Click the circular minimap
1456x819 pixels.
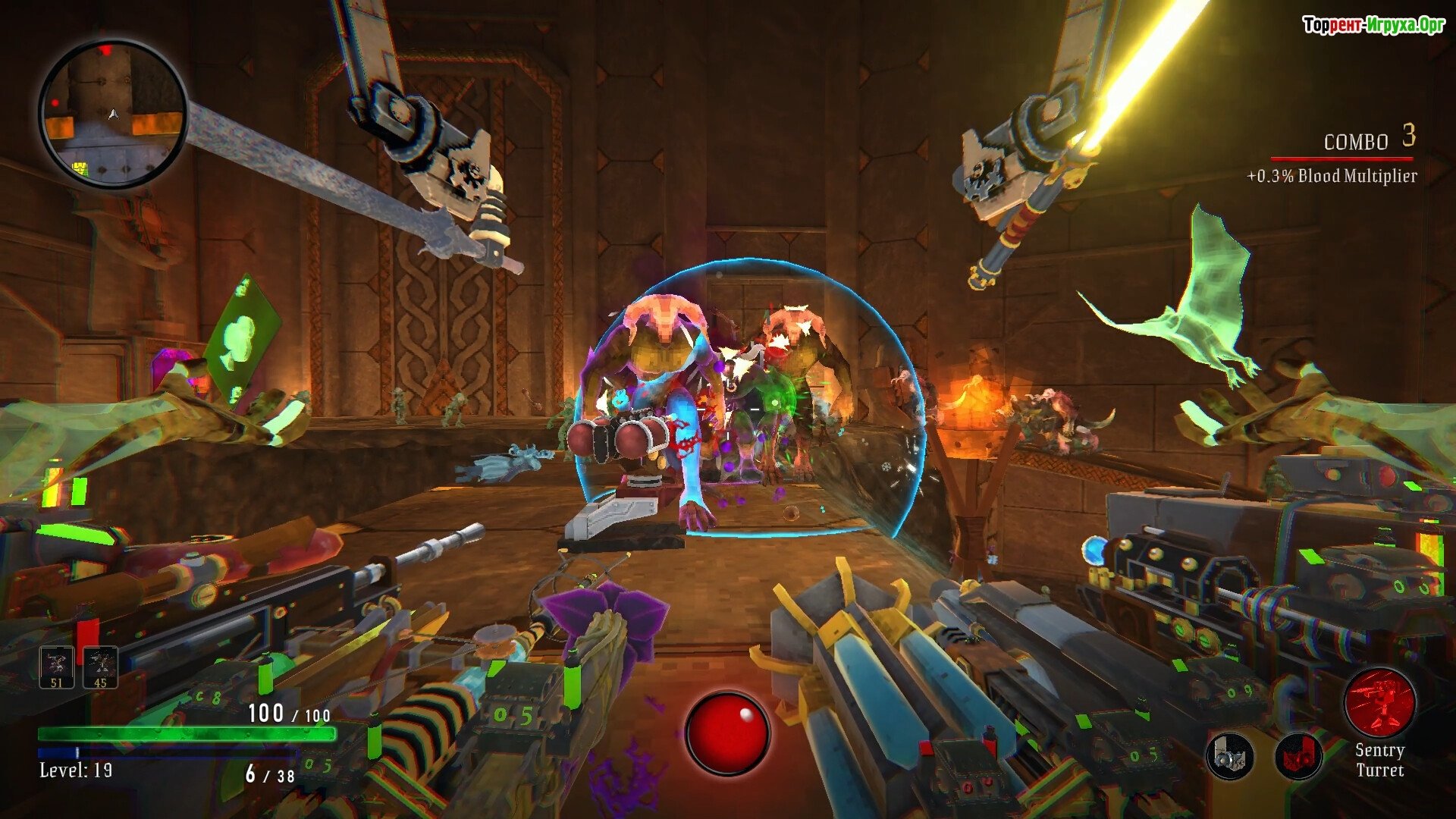click(x=114, y=115)
